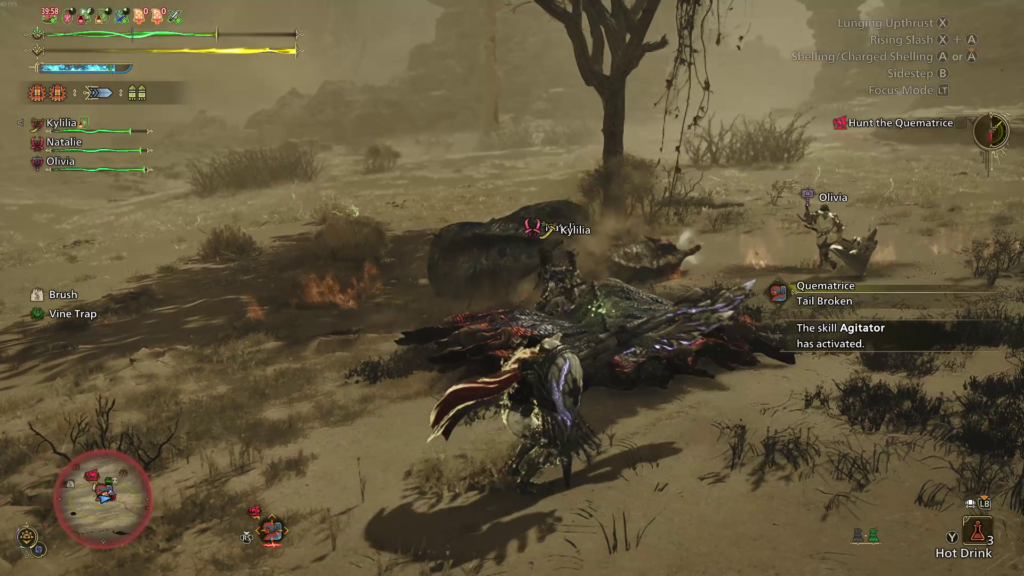The image size is (1024, 576).
Task: Choose Olivia in the party list
Action: click(x=60, y=162)
